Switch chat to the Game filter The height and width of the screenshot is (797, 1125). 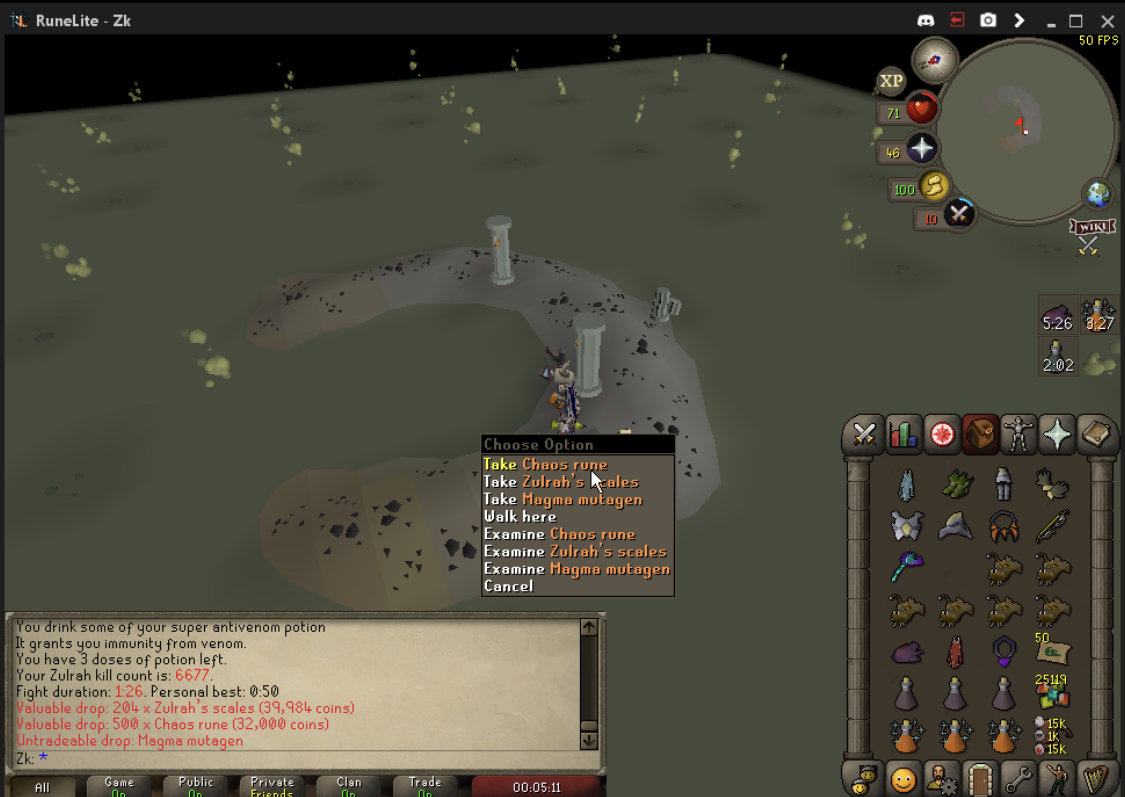coord(120,786)
